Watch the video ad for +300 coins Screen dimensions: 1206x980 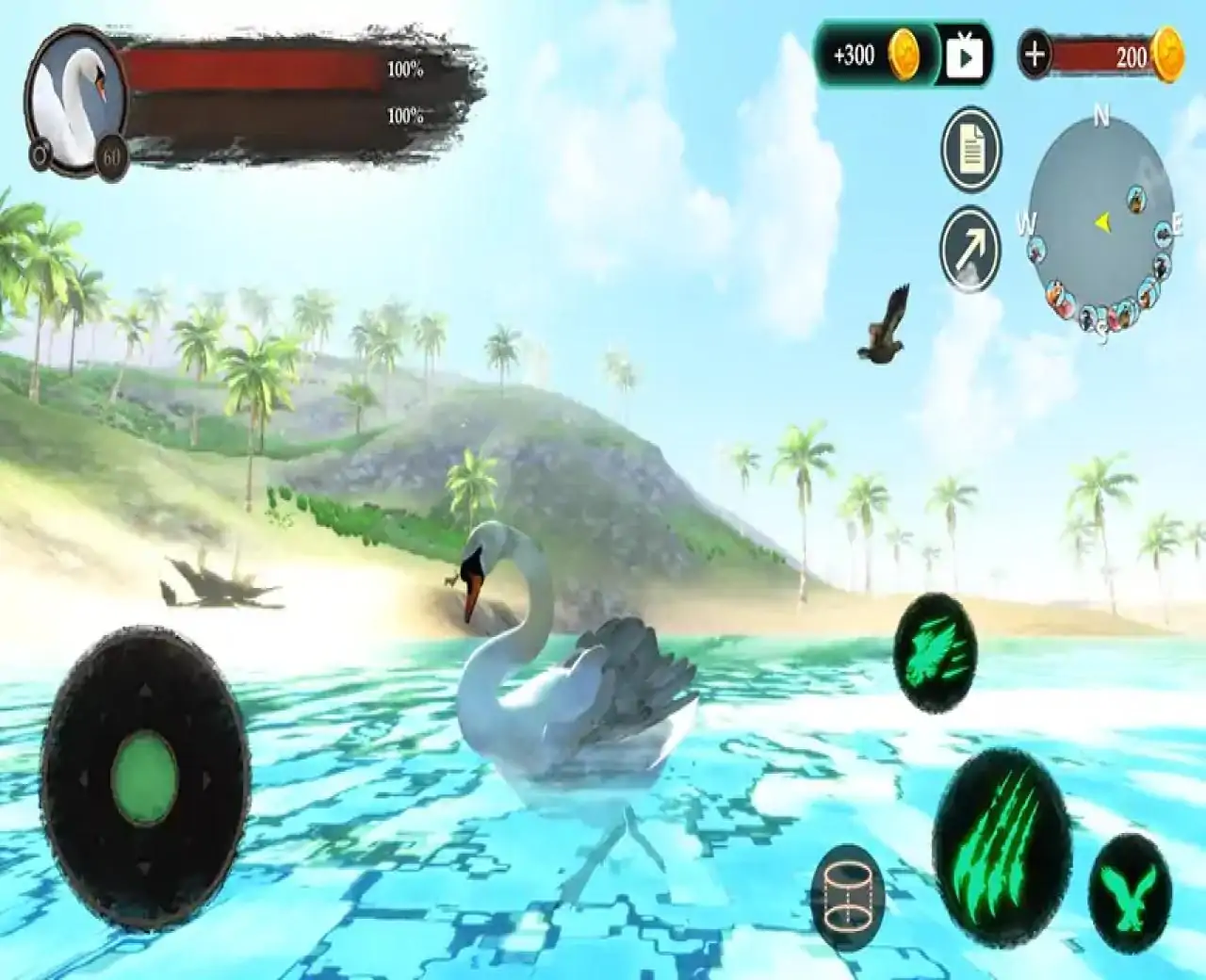point(965,58)
